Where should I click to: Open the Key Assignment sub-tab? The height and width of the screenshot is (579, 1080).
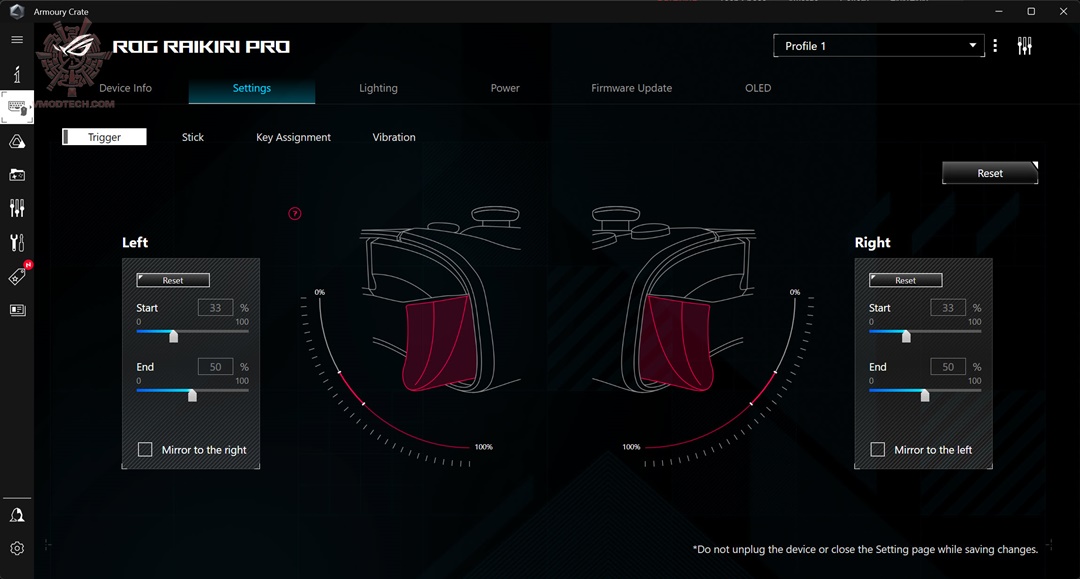tap(293, 137)
